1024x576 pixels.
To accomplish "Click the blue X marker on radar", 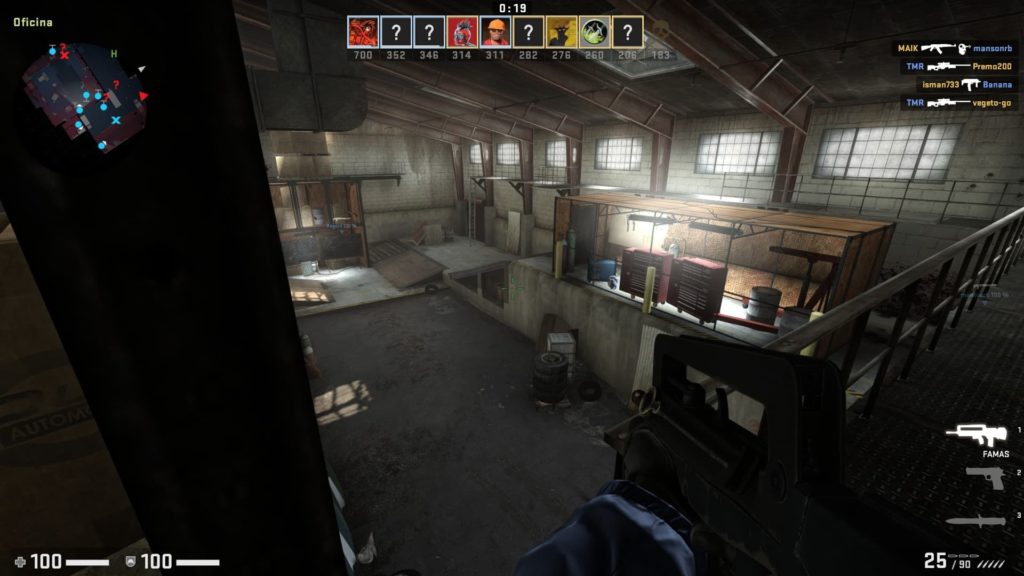I will [116, 120].
